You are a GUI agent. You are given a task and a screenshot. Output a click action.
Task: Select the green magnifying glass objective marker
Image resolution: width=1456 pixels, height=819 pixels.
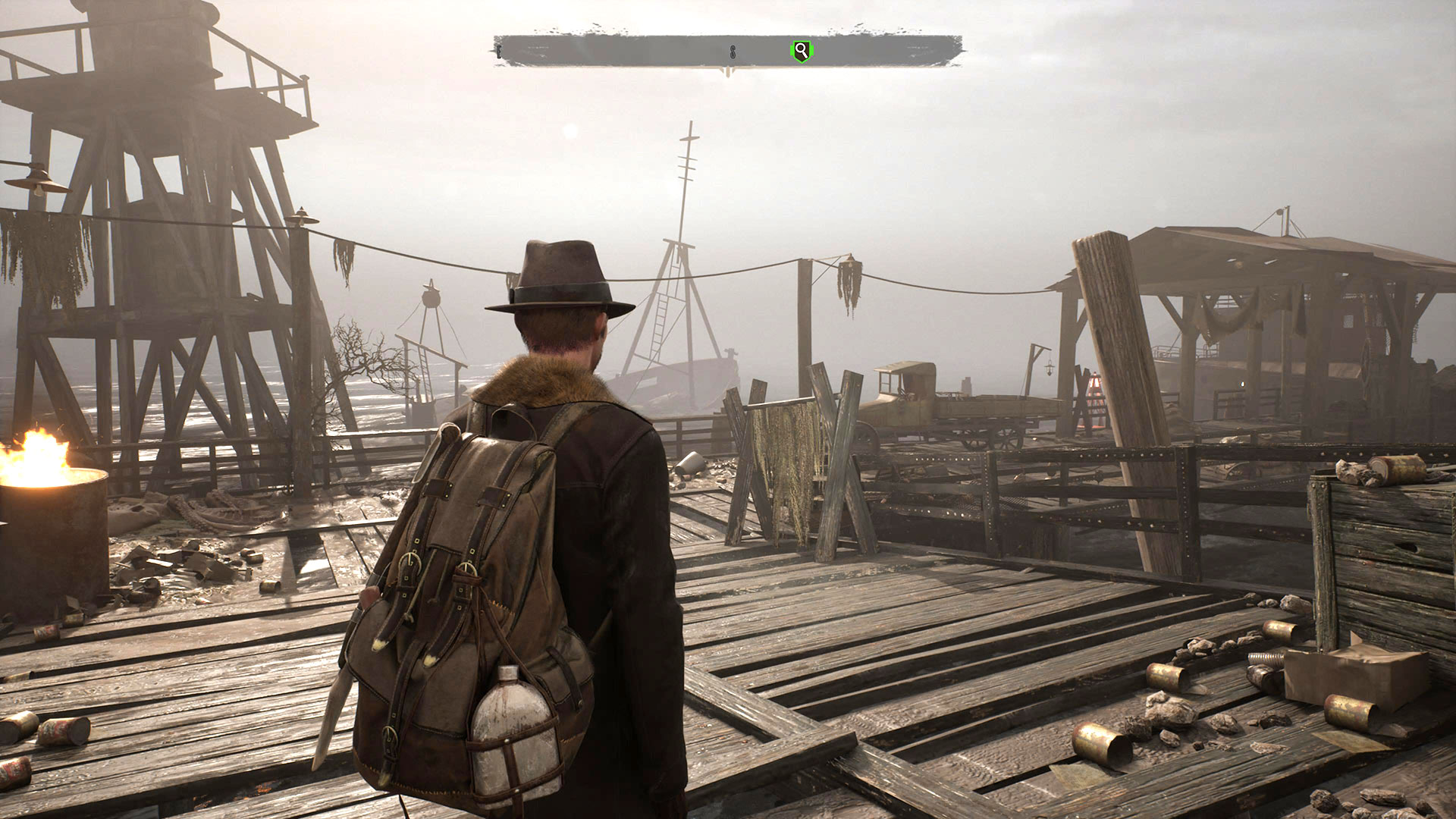pyautogui.click(x=801, y=52)
